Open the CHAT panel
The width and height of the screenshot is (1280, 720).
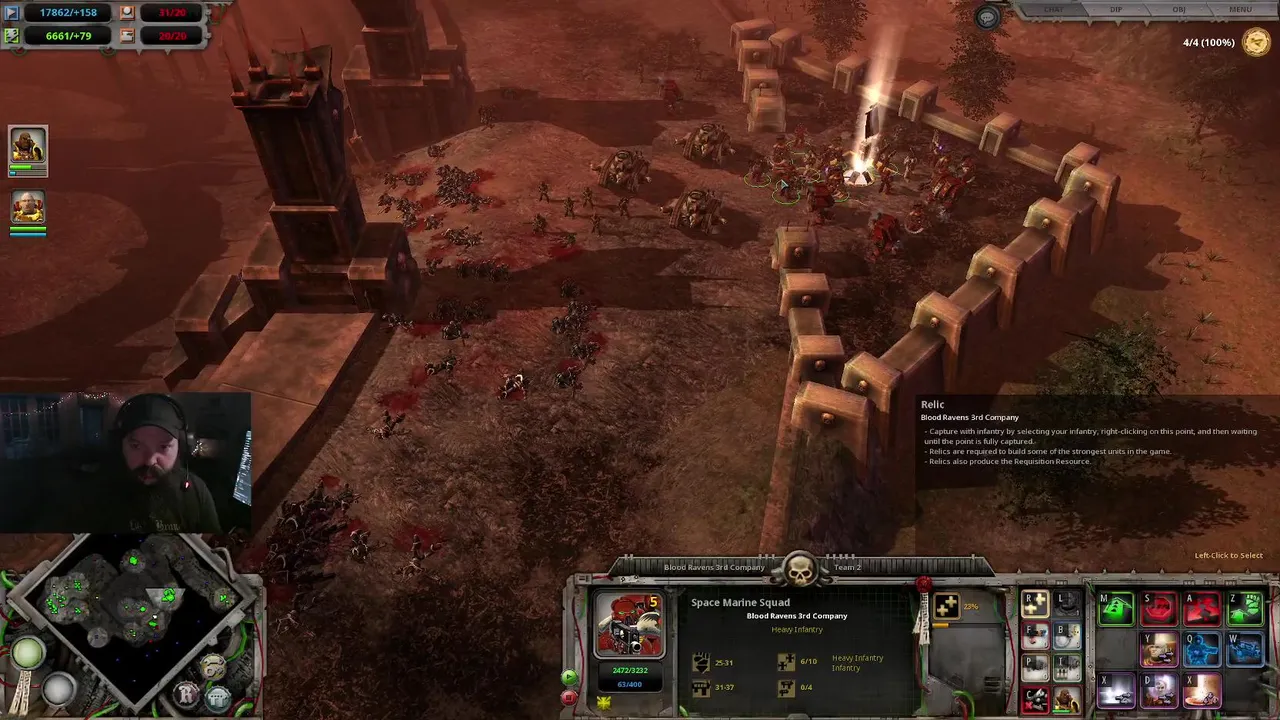(1053, 10)
